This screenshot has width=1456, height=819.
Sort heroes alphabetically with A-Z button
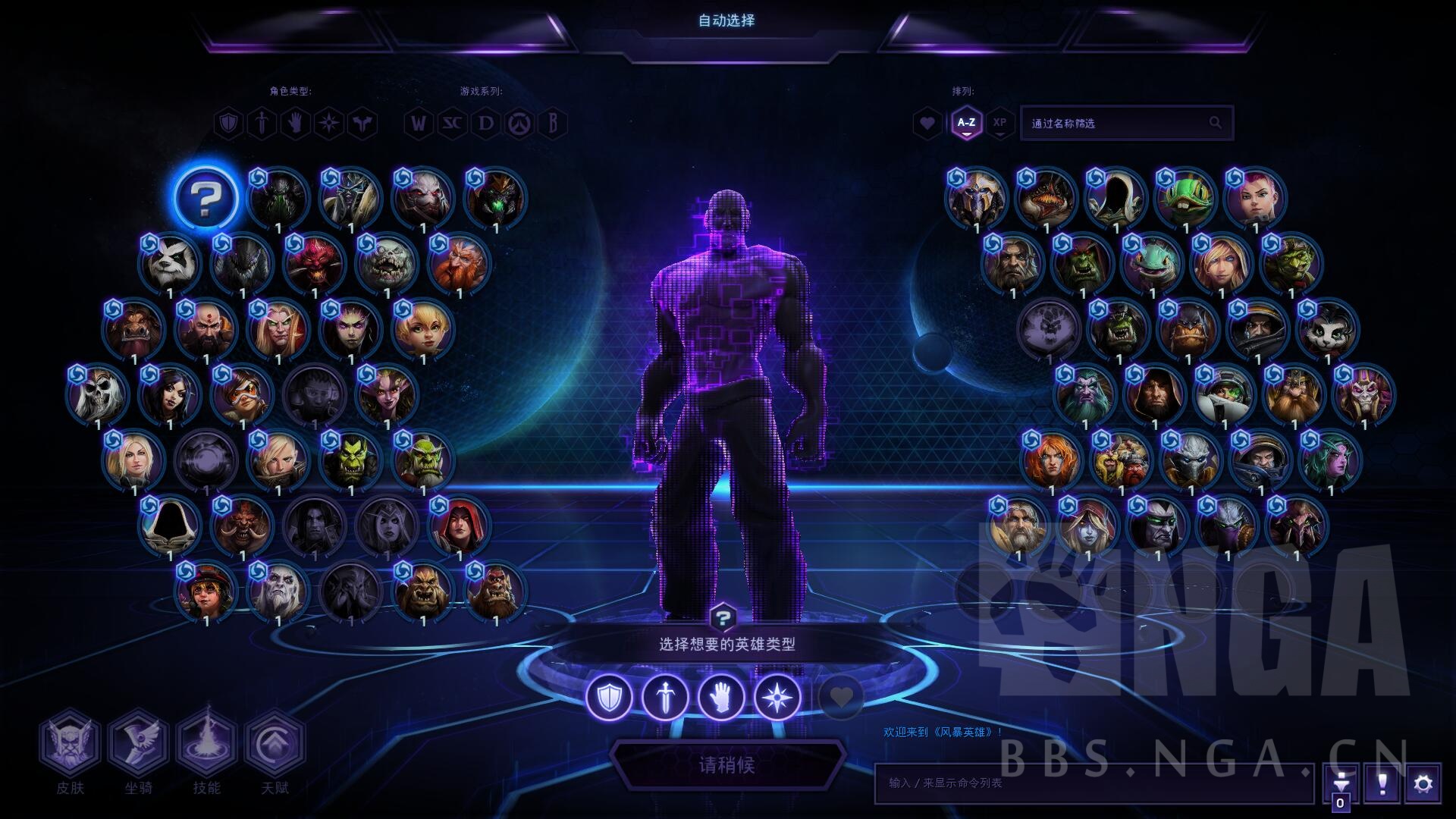(966, 123)
